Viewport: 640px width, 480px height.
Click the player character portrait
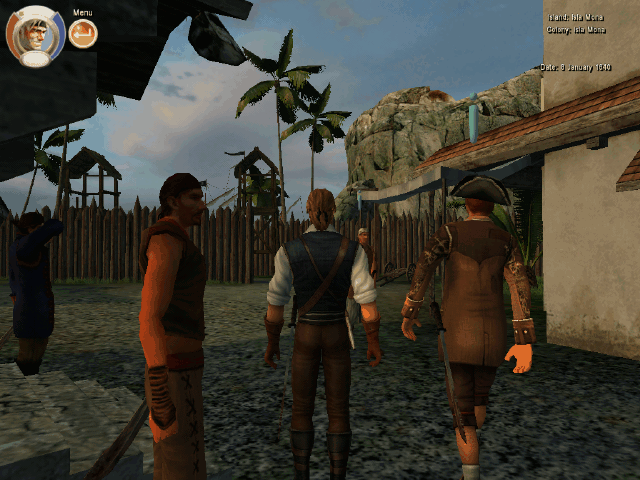(36, 36)
